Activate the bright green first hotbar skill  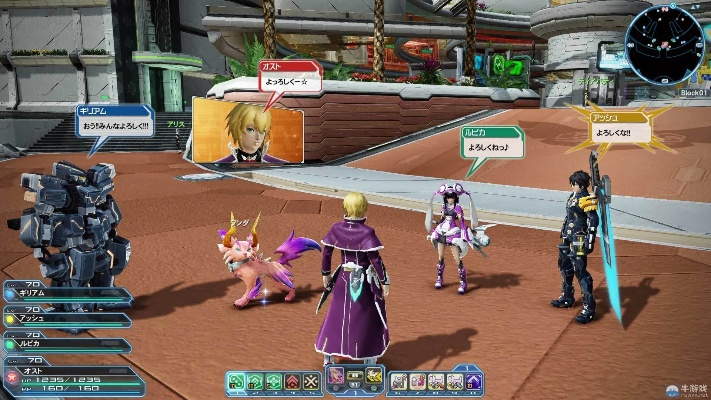236,381
